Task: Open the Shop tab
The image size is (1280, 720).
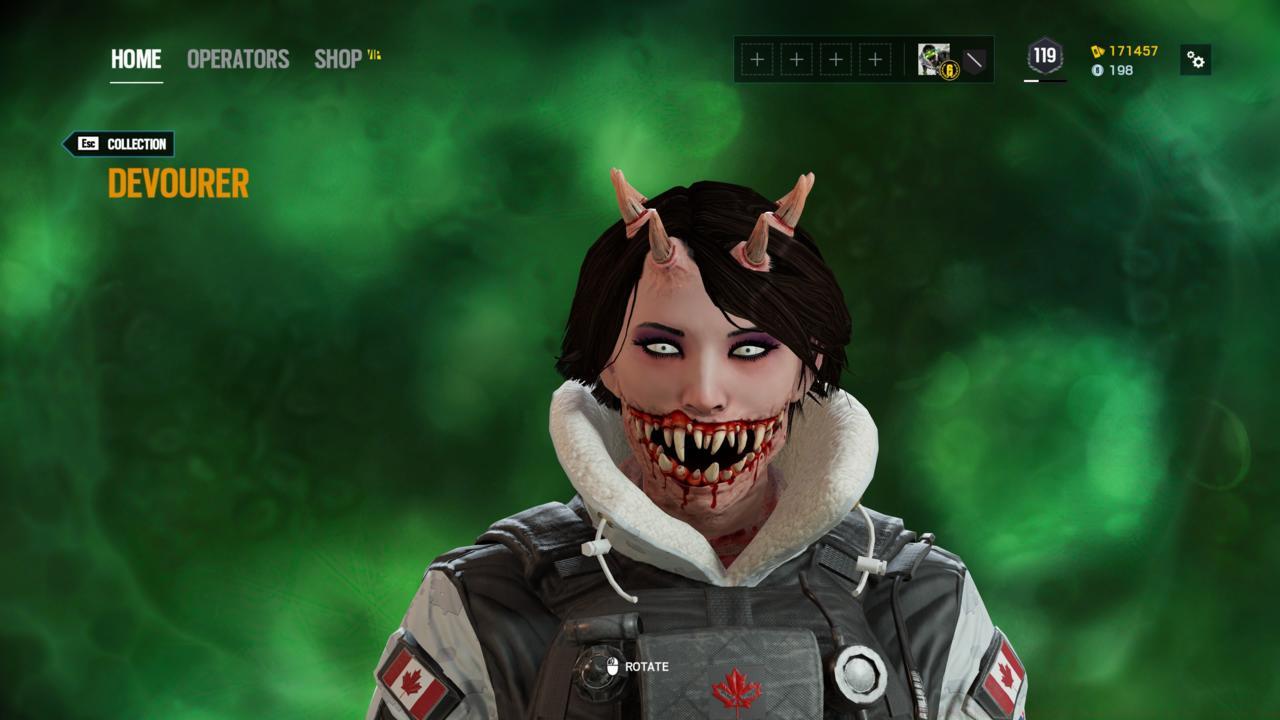Action: click(x=336, y=59)
